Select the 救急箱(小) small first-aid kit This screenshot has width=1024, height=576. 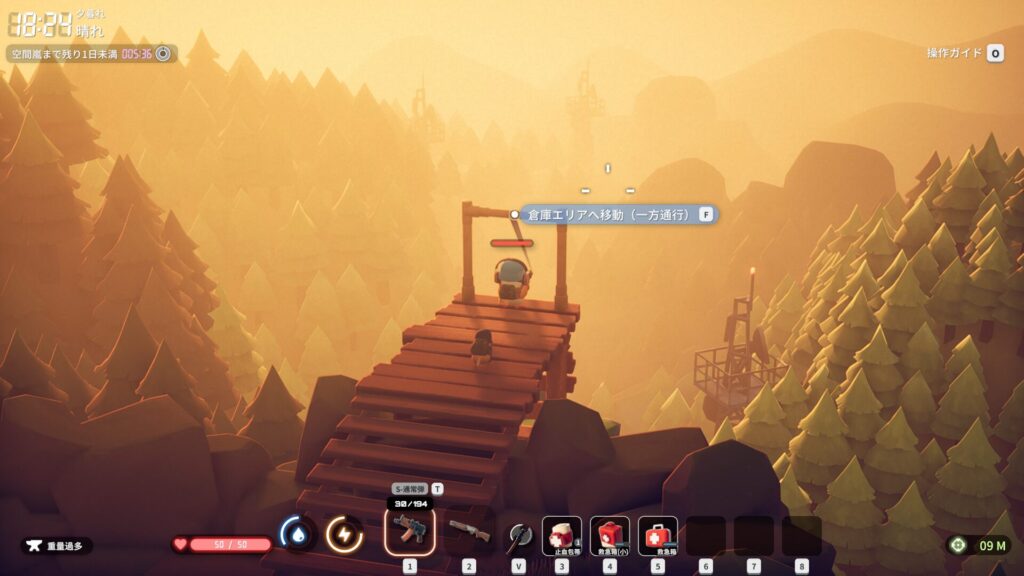point(610,535)
